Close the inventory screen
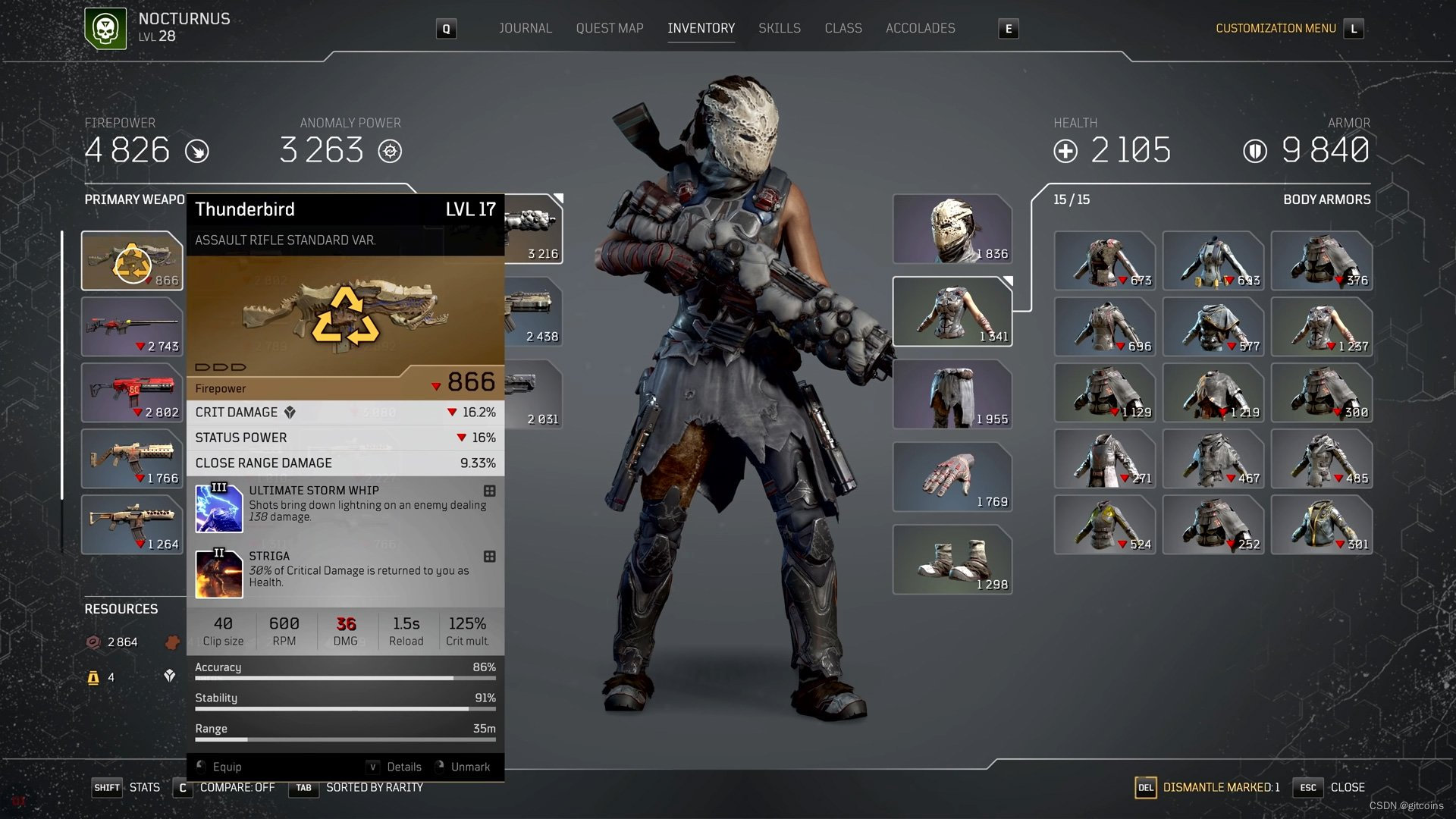1456x819 pixels. [1346, 787]
